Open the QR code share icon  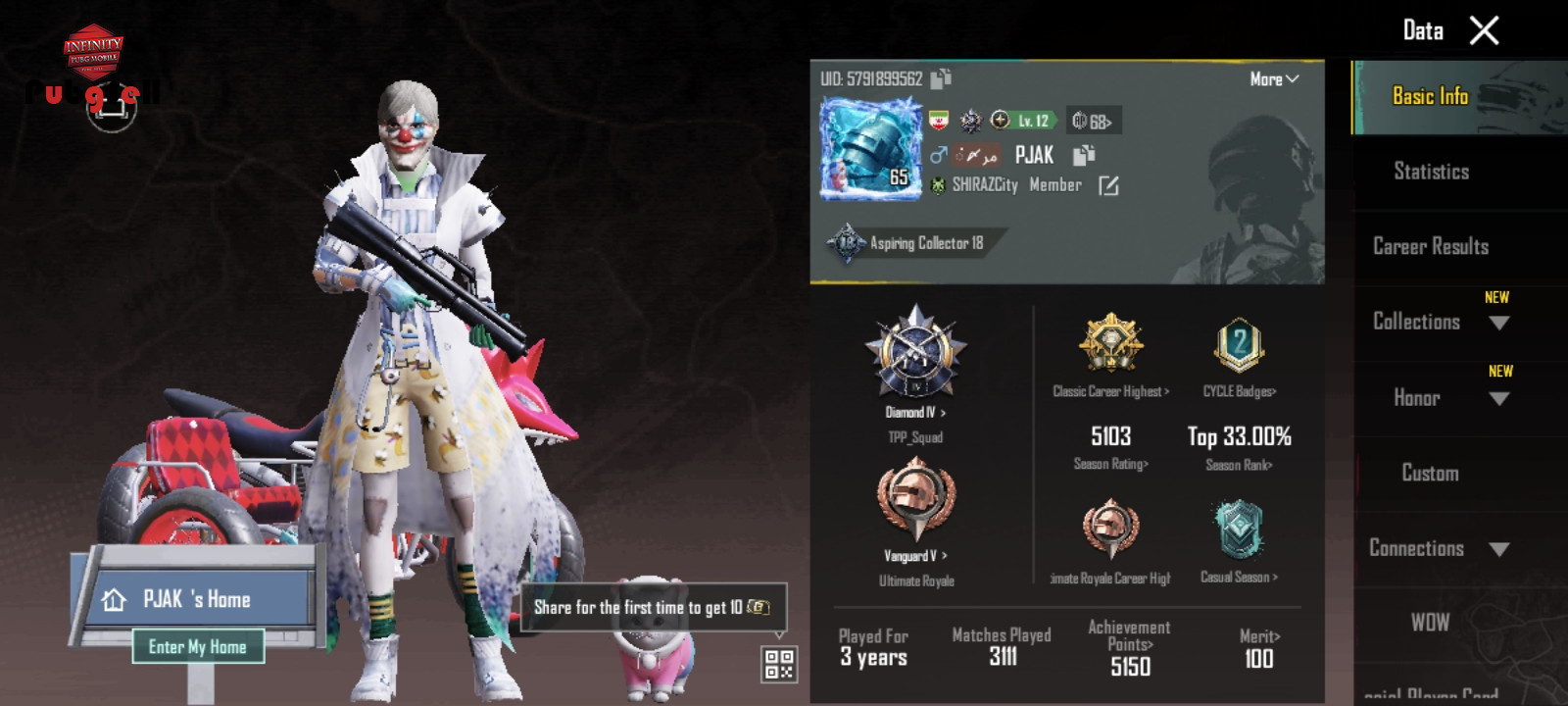tap(779, 664)
